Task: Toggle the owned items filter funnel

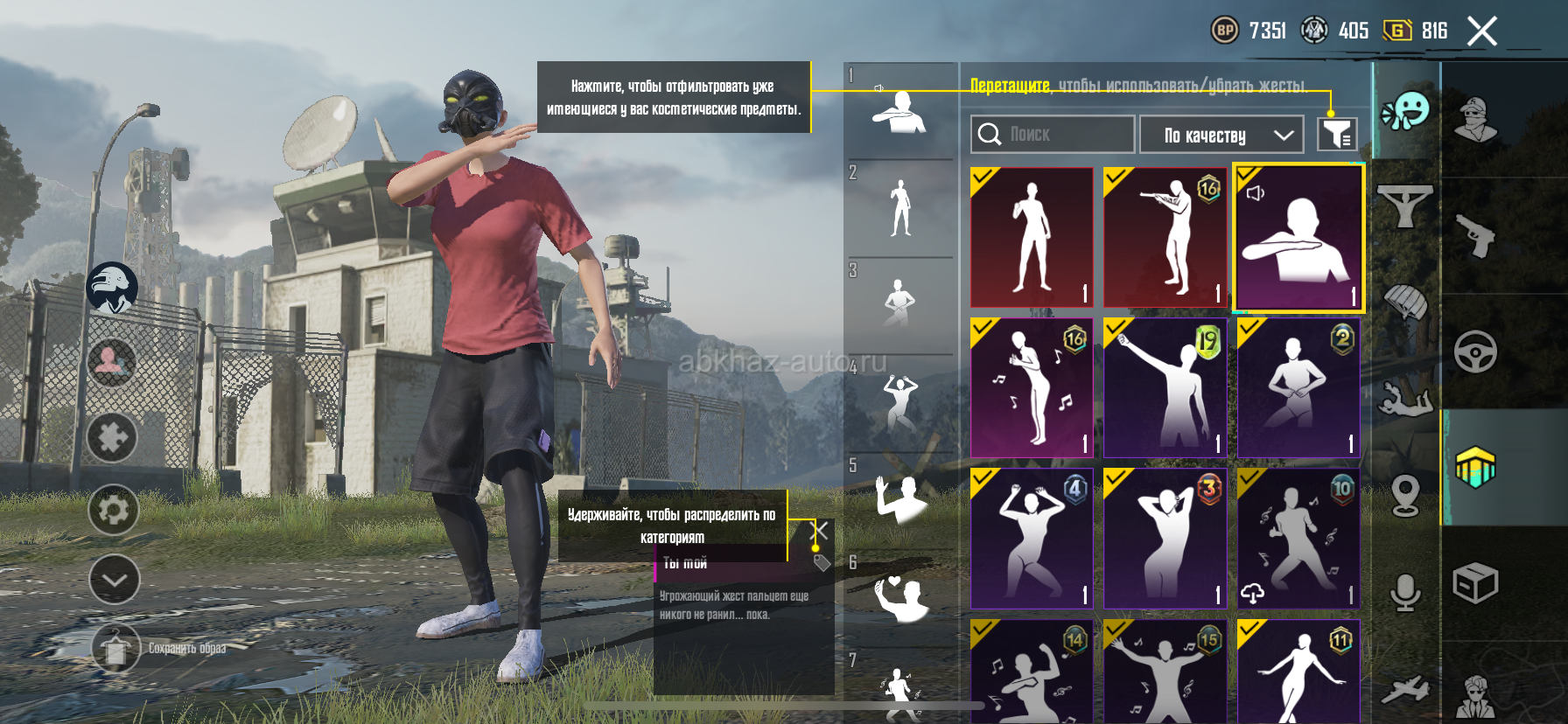Action: [x=1337, y=135]
